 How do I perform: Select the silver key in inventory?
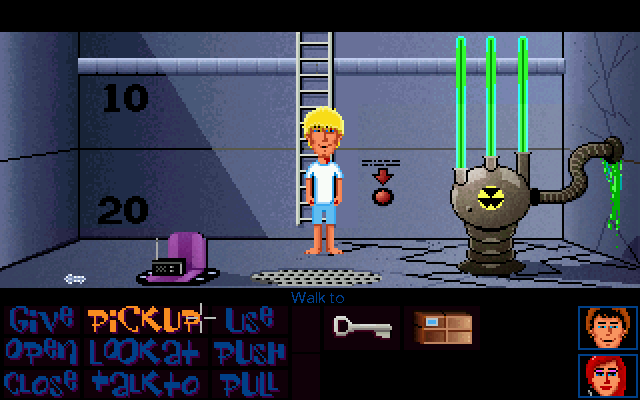(x=358, y=328)
